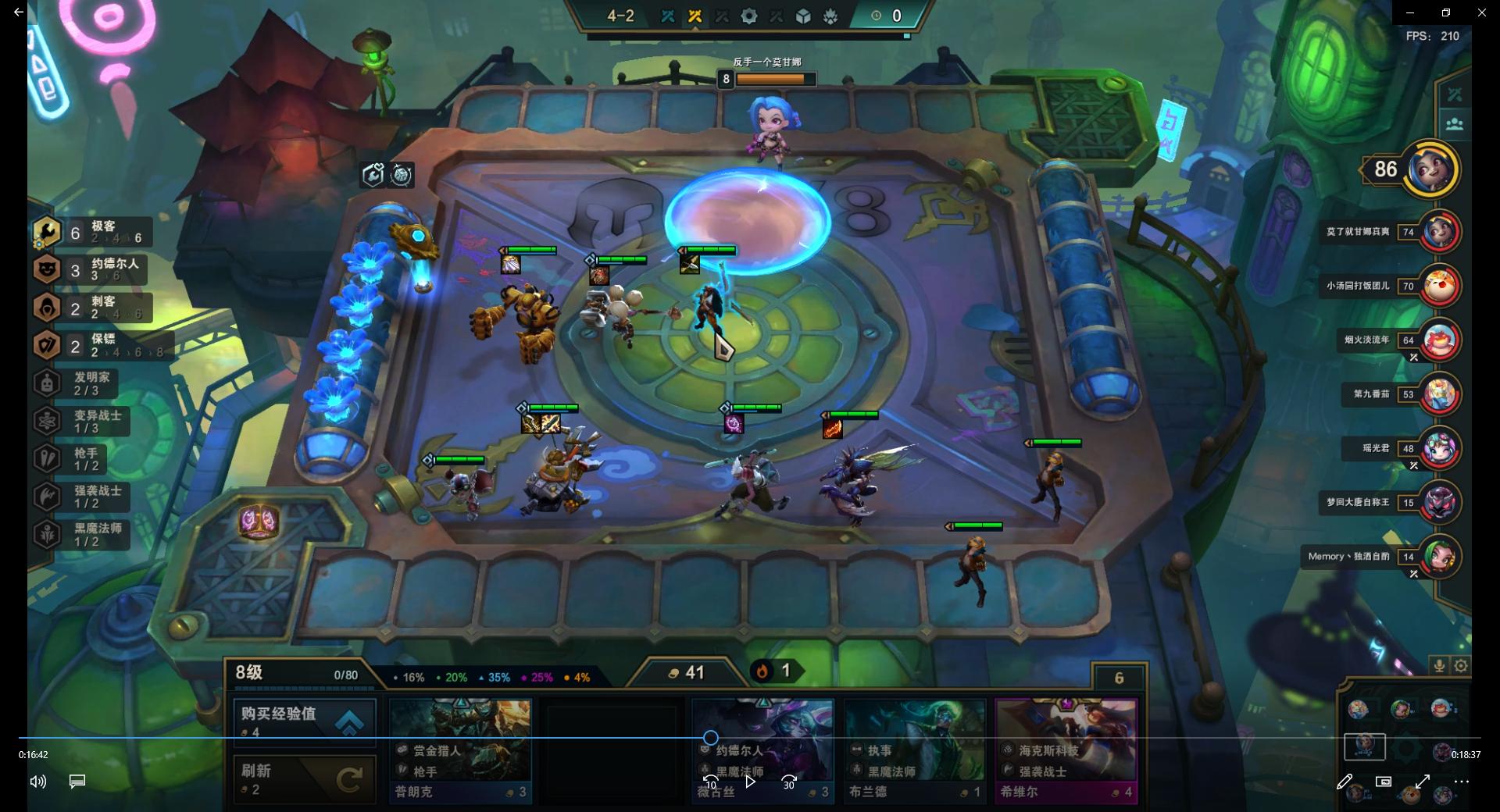
Task: Toggle the voice microphone icon
Action: [x=1439, y=666]
